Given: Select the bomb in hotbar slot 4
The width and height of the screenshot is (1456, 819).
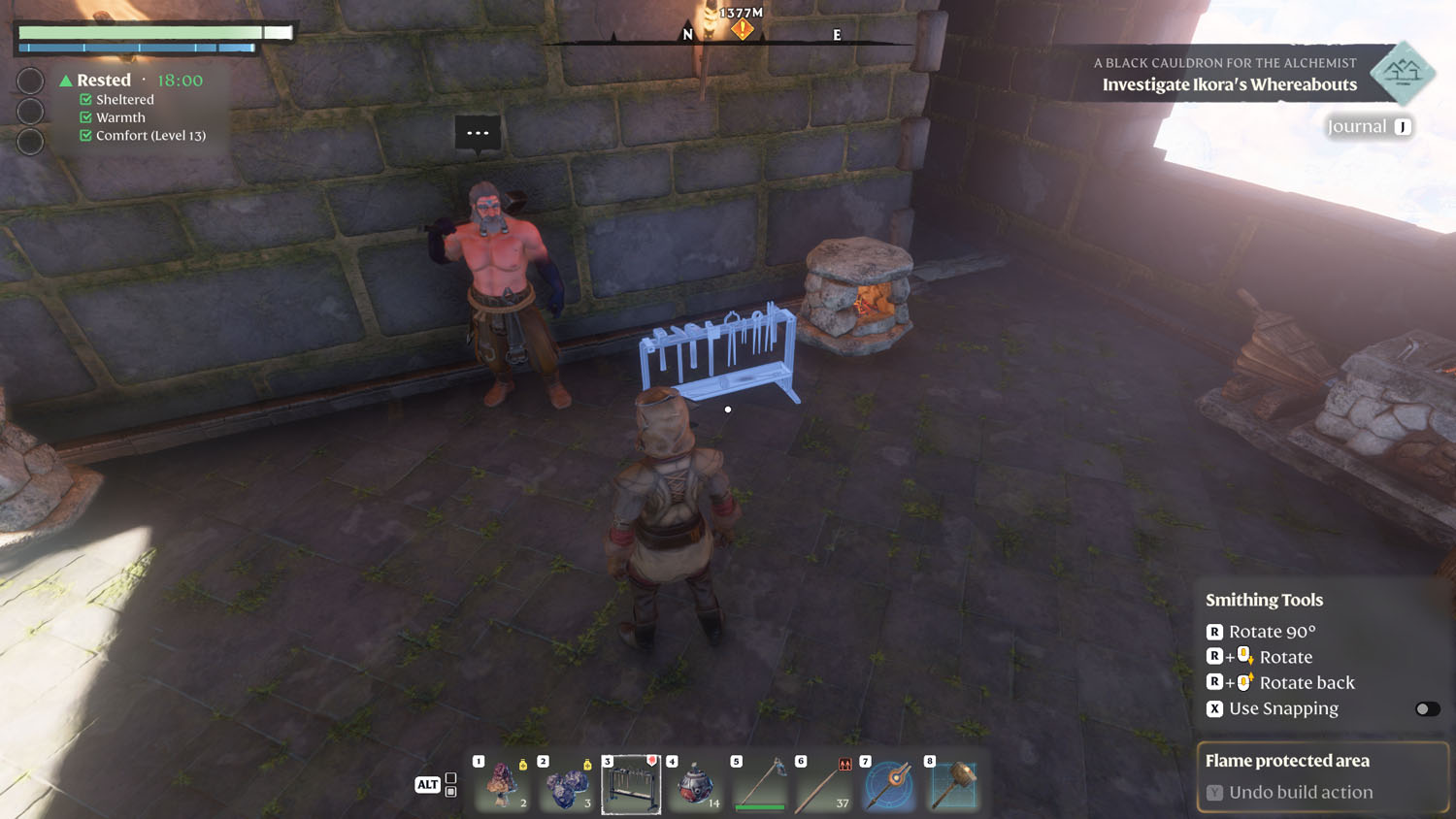Looking at the screenshot, I should click(695, 784).
